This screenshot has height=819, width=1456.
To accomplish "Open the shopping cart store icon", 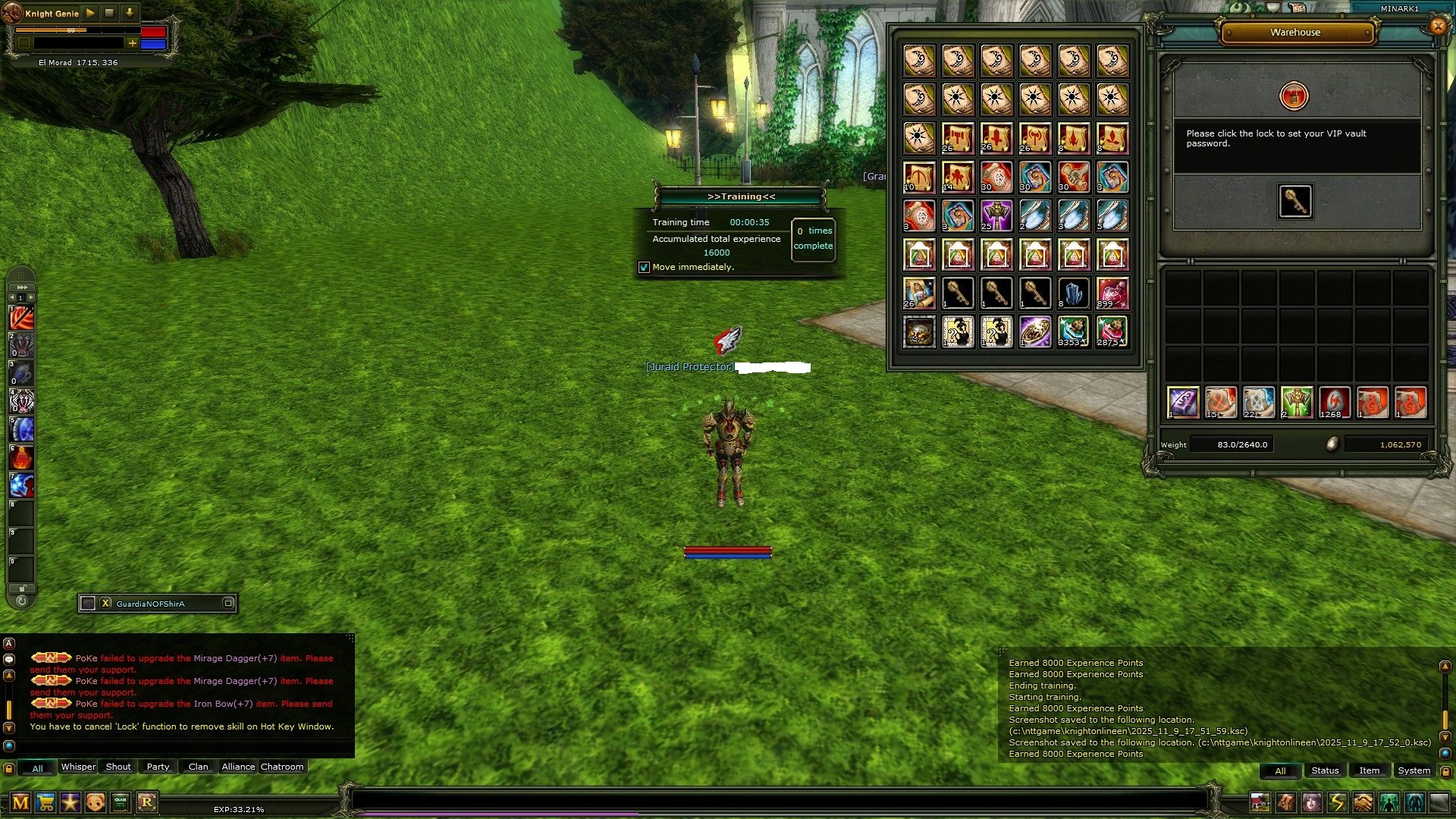I will 45,802.
